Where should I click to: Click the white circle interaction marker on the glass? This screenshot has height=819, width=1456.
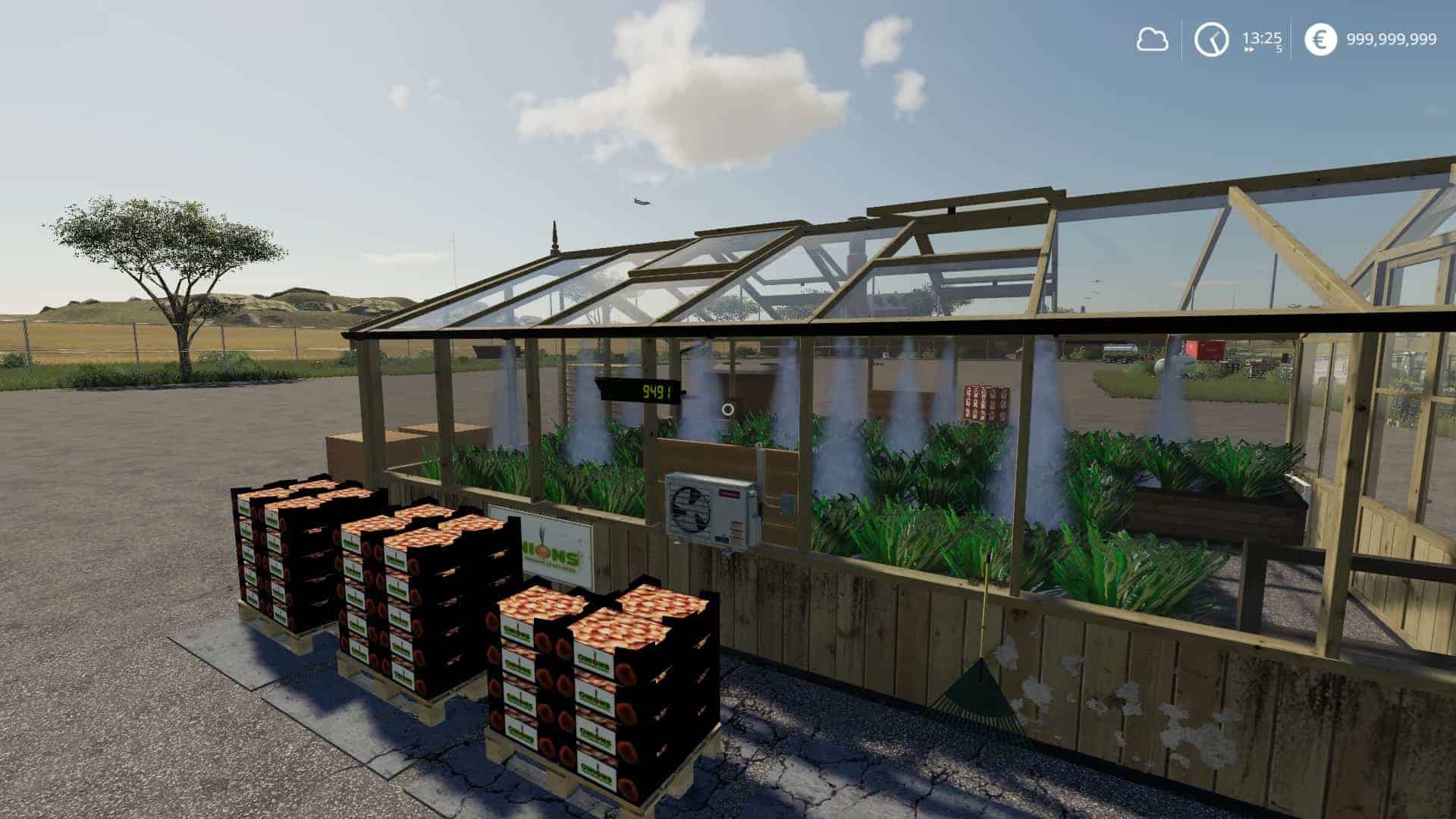[726, 411]
